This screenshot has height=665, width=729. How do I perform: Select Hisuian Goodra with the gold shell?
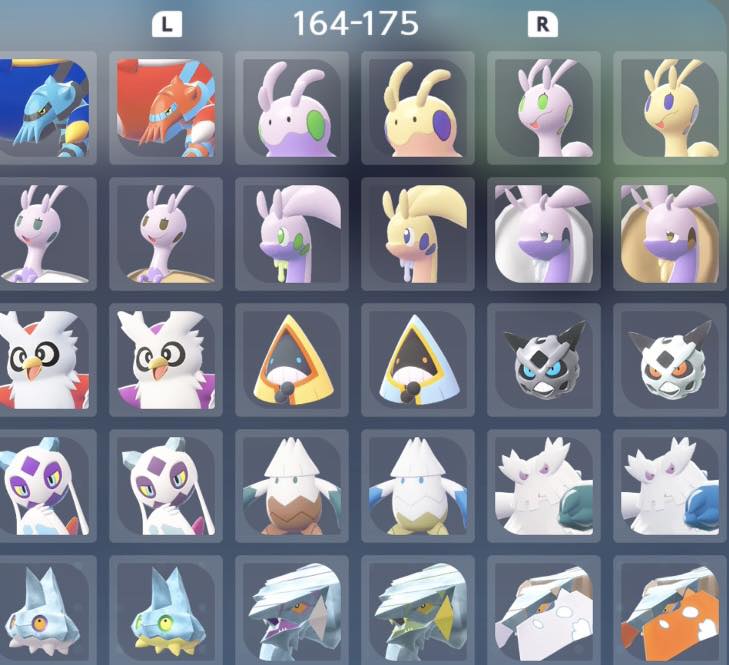(669, 234)
